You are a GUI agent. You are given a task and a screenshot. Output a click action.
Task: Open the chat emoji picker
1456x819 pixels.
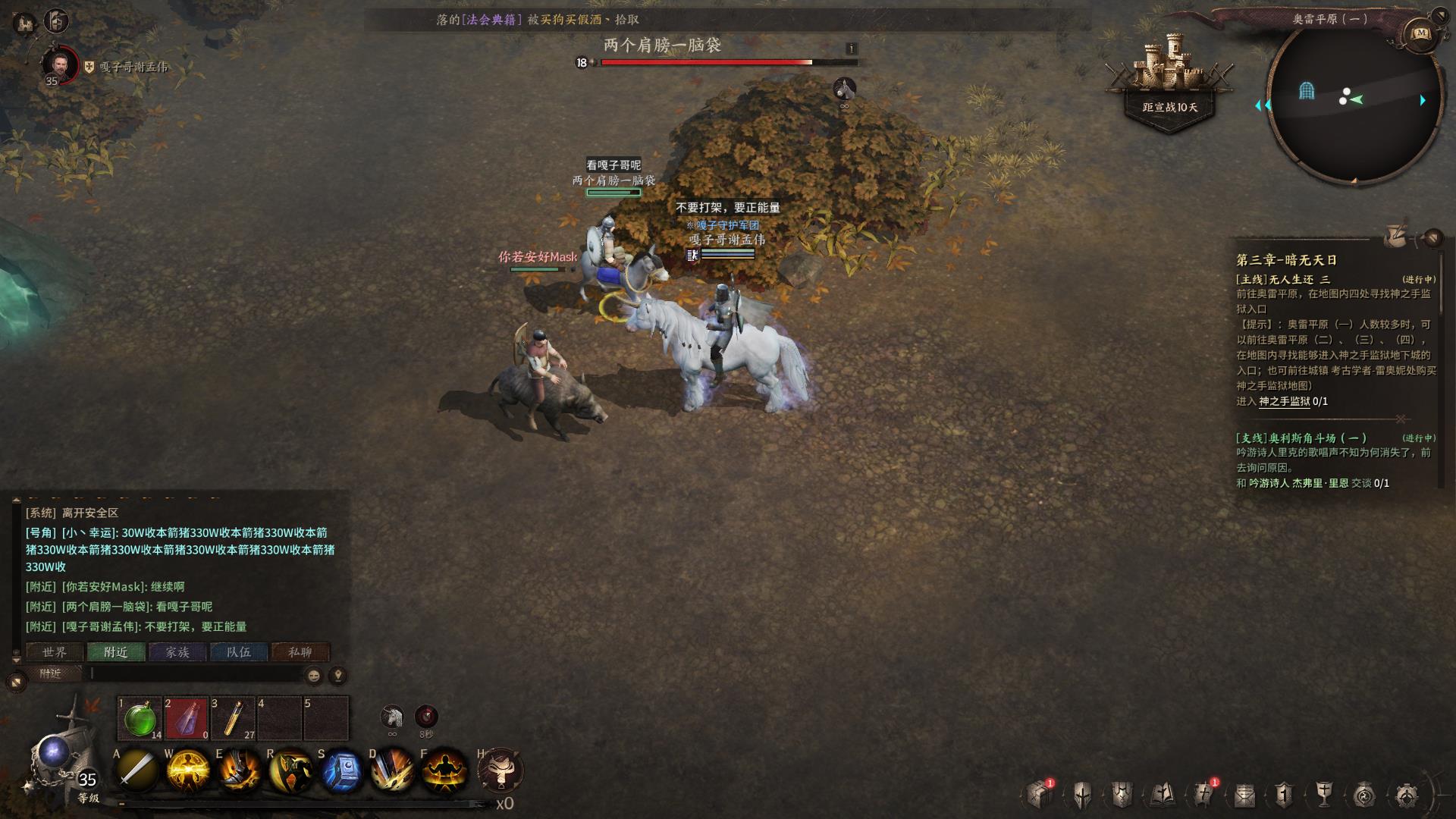tap(314, 675)
